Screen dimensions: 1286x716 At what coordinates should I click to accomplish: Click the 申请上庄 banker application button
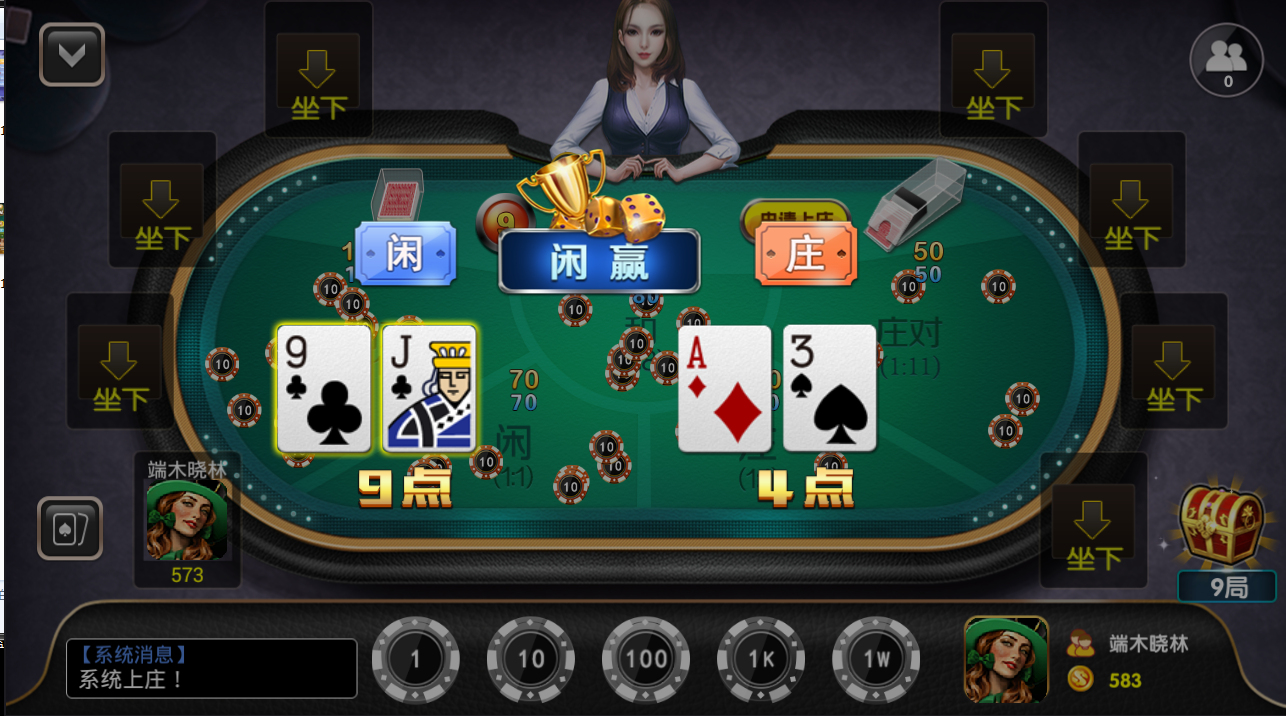(796, 213)
